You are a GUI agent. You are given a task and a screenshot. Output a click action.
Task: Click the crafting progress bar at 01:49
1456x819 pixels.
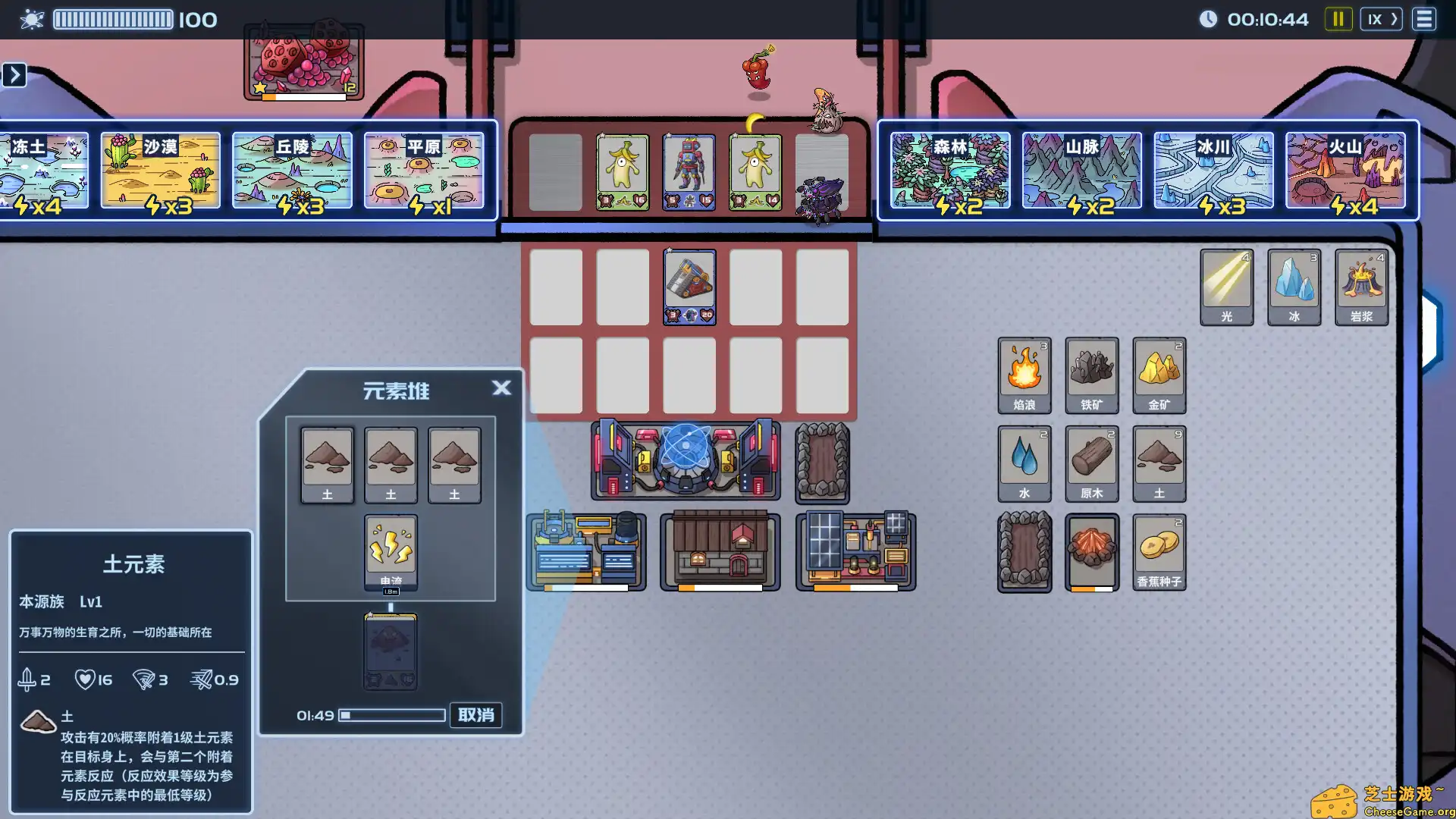click(x=393, y=715)
